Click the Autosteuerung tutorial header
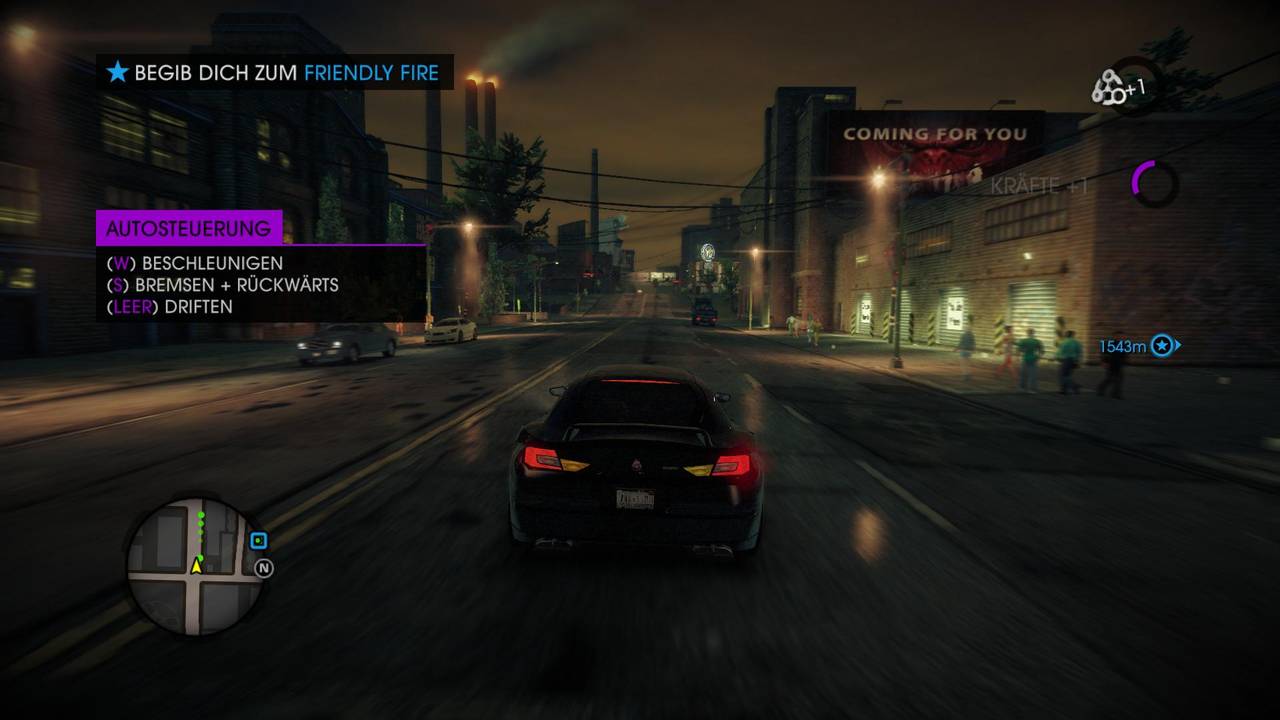 pyautogui.click(x=189, y=228)
